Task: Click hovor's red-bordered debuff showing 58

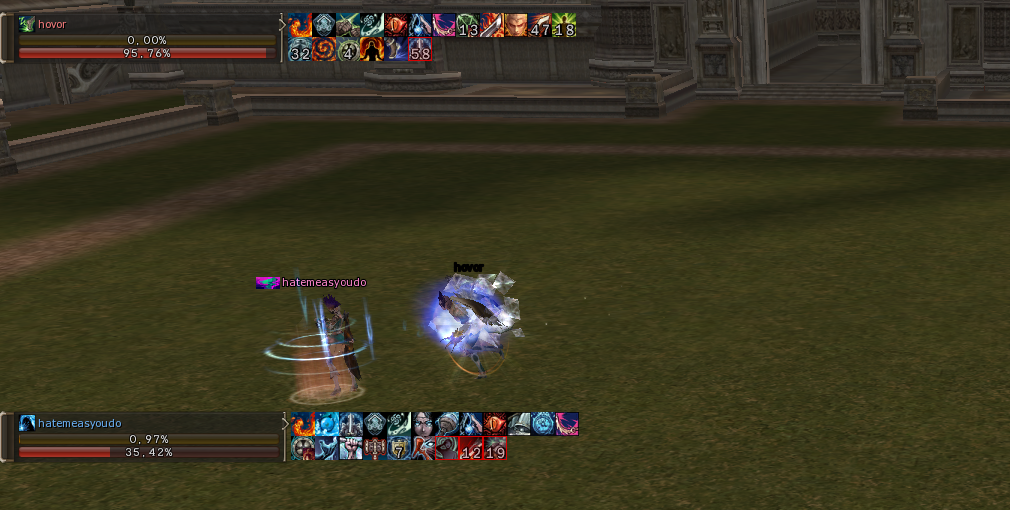Action: [x=420, y=50]
